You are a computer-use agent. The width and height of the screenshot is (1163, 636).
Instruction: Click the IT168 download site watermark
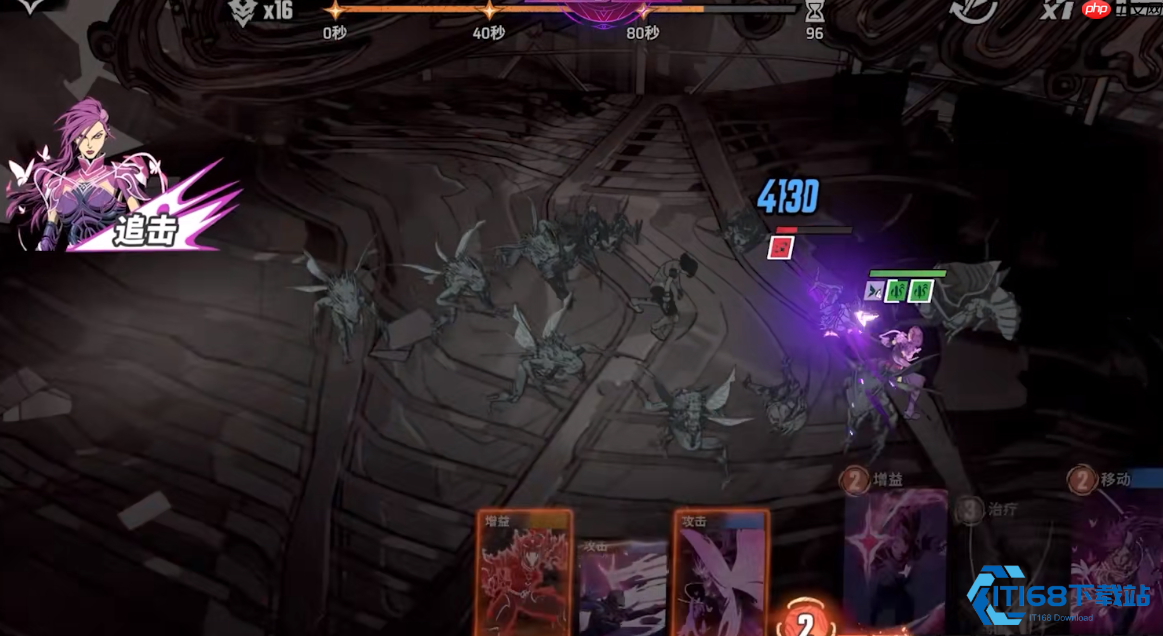tap(1059, 597)
